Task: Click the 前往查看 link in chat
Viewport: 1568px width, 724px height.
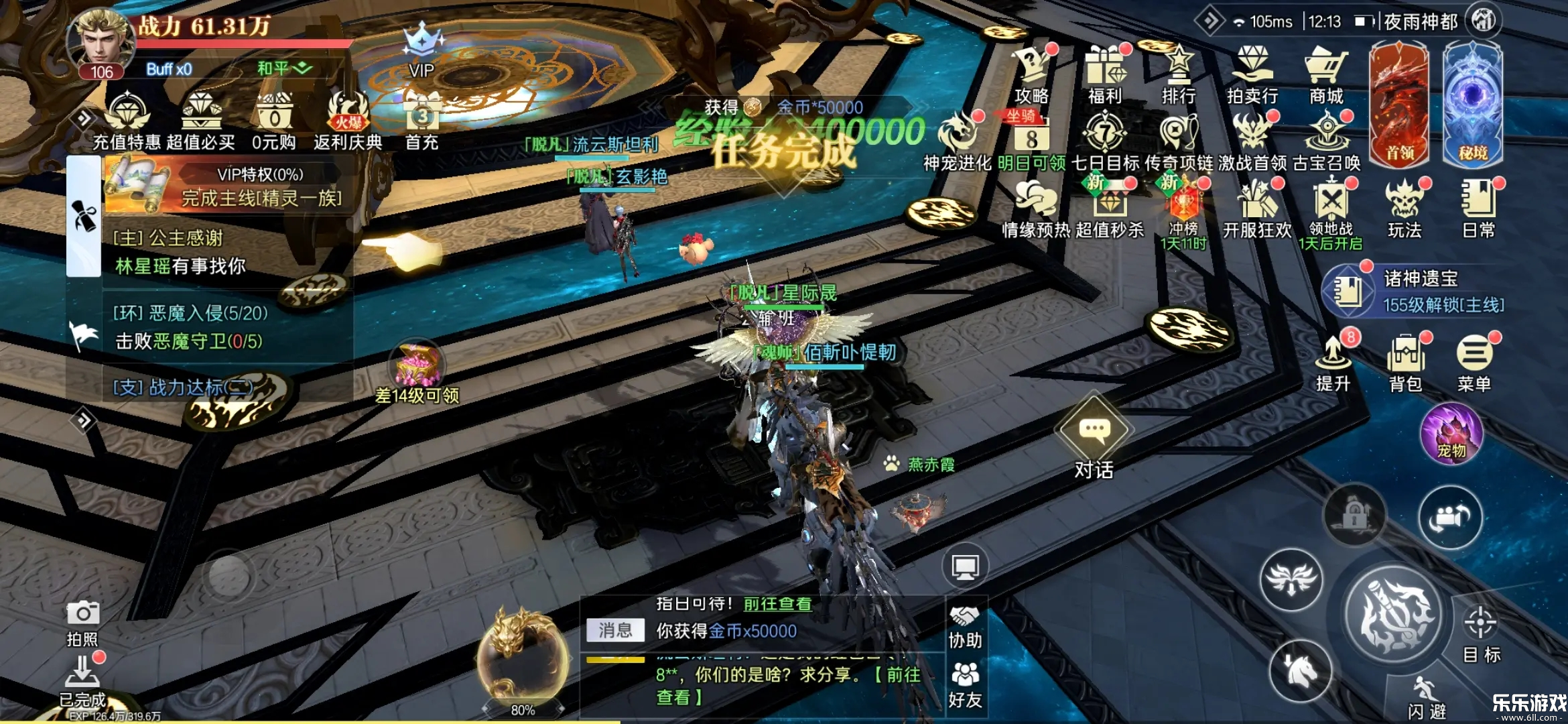Action: (777, 604)
